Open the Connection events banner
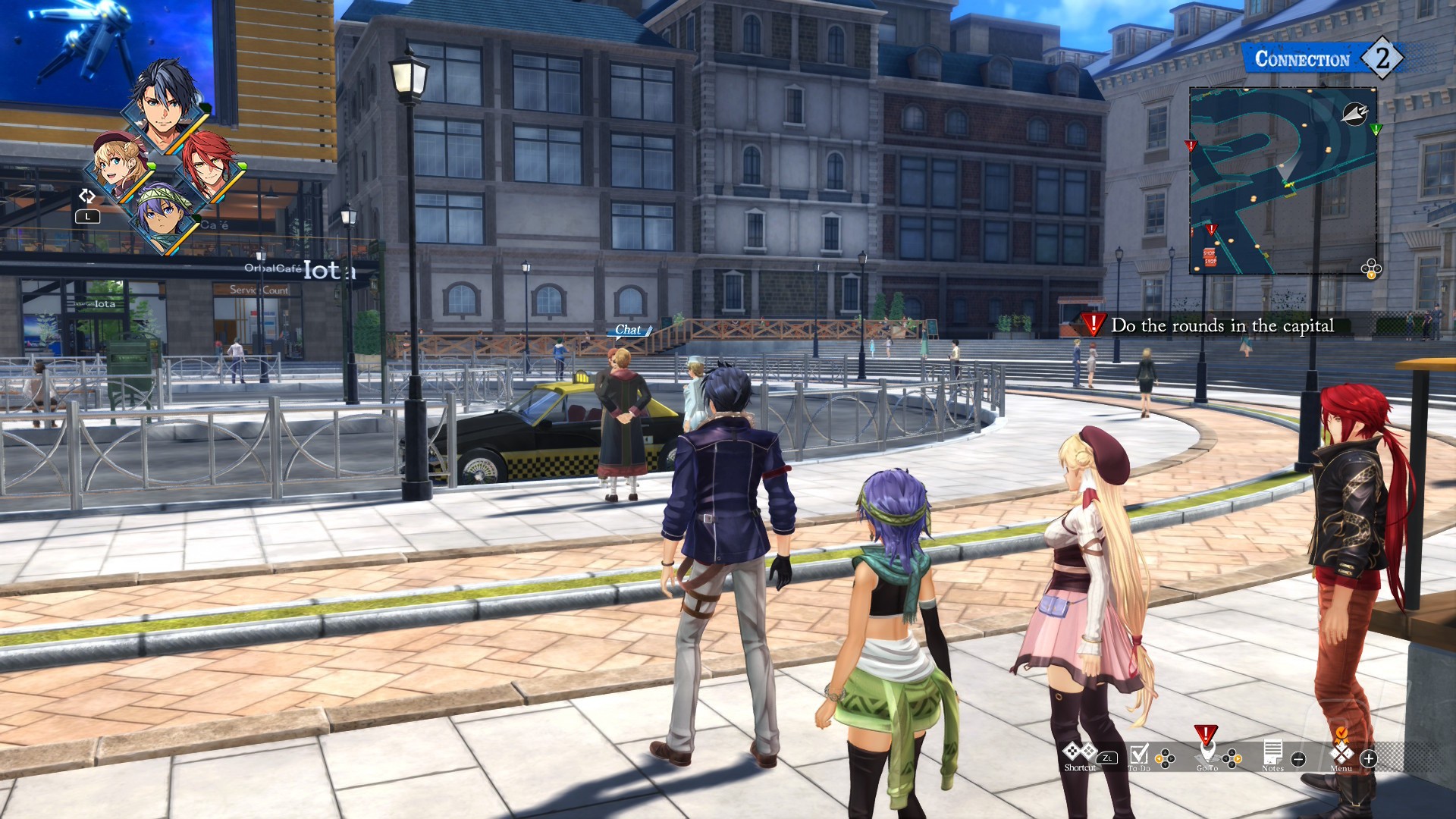Image resolution: width=1456 pixels, height=819 pixels. click(x=1322, y=58)
